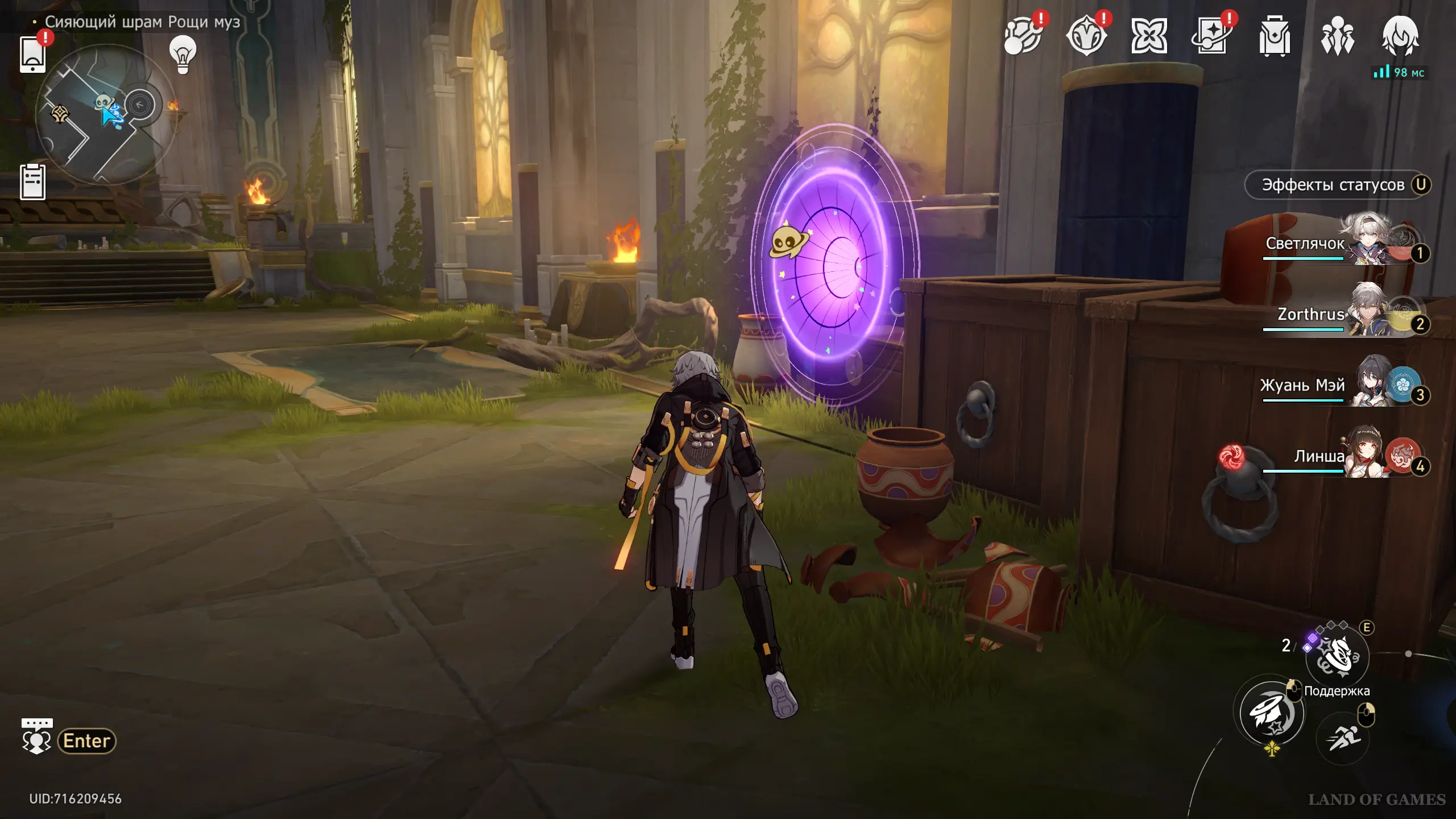
Task: Open the backpack inventory
Action: [x=1274, y=37]
